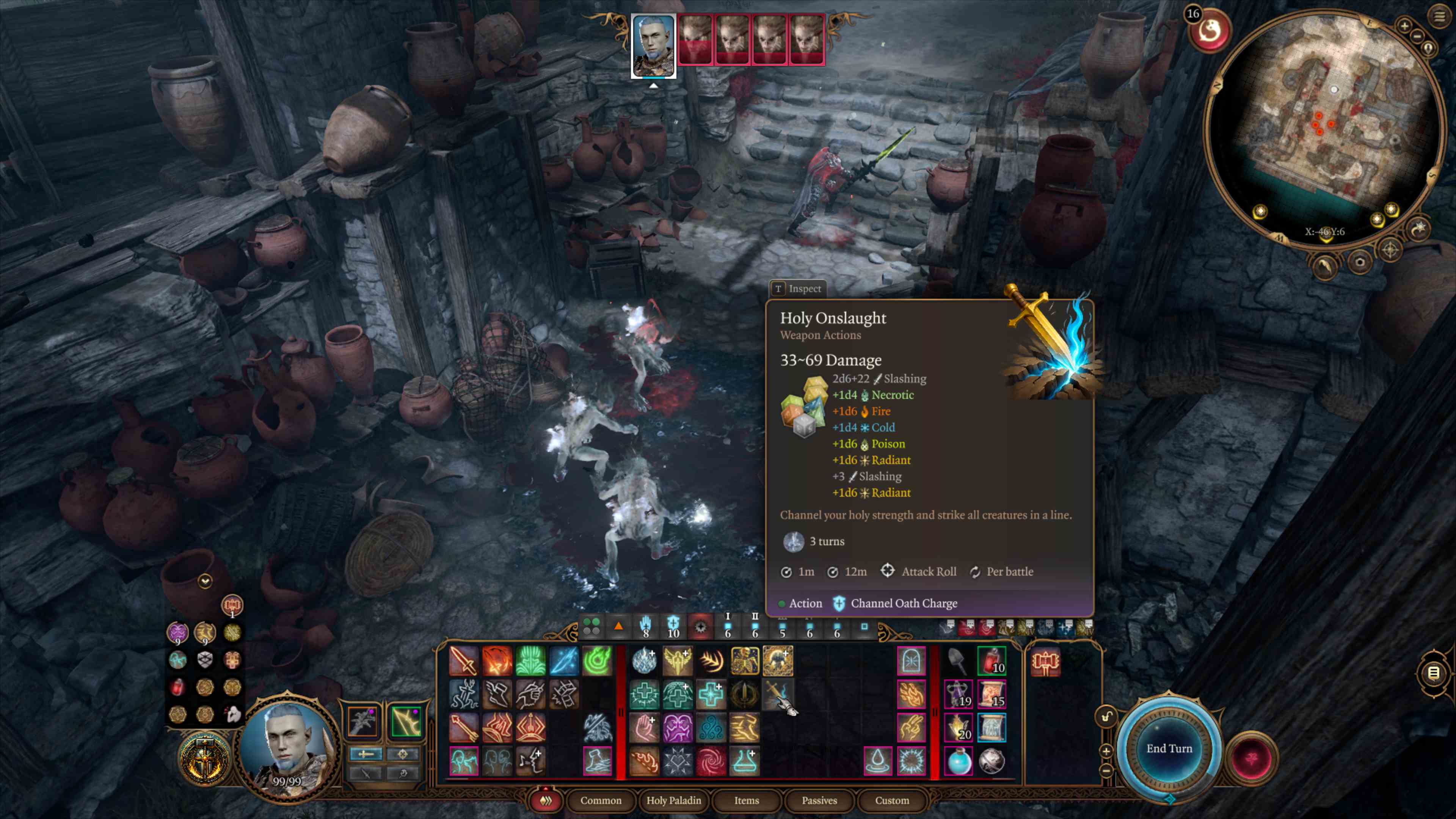
Task: Open the combat log button on right edge
Action: (x=1433, y=673)
